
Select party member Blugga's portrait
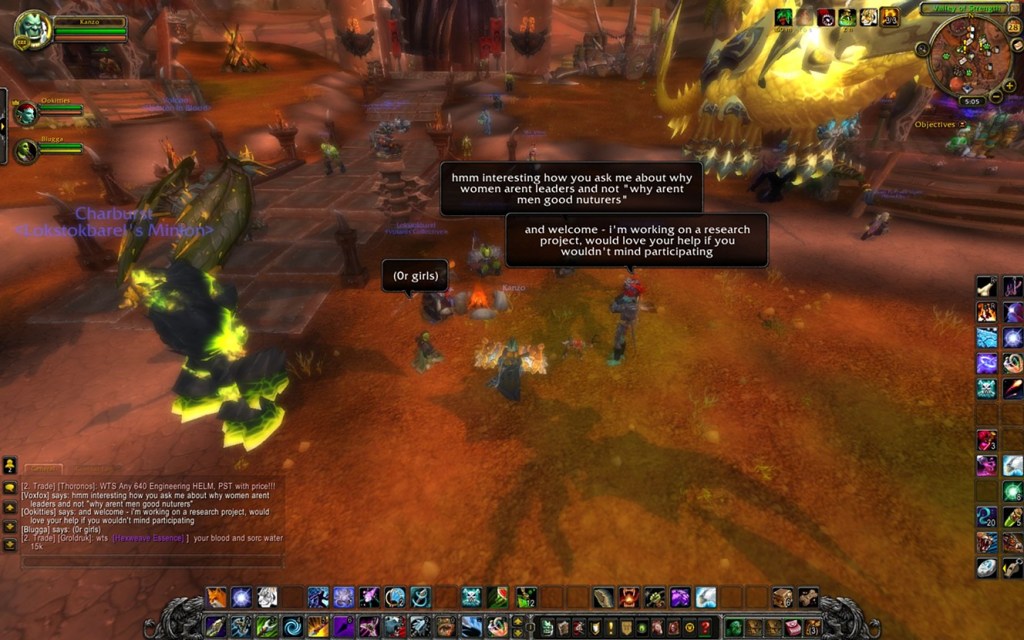point(26,151)
